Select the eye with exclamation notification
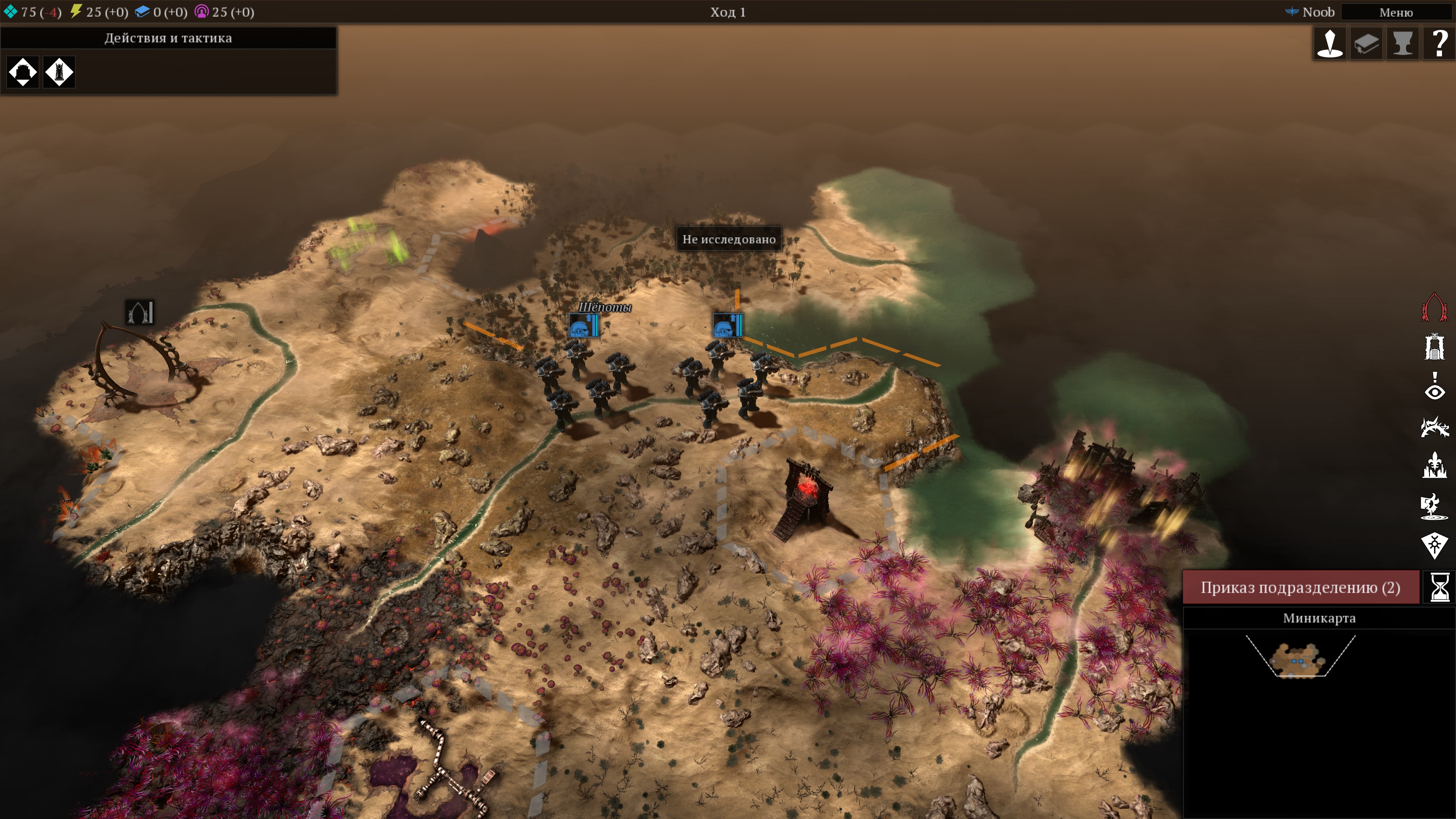This screenshot has width=1456, height=819. [x=1434, y=386]
